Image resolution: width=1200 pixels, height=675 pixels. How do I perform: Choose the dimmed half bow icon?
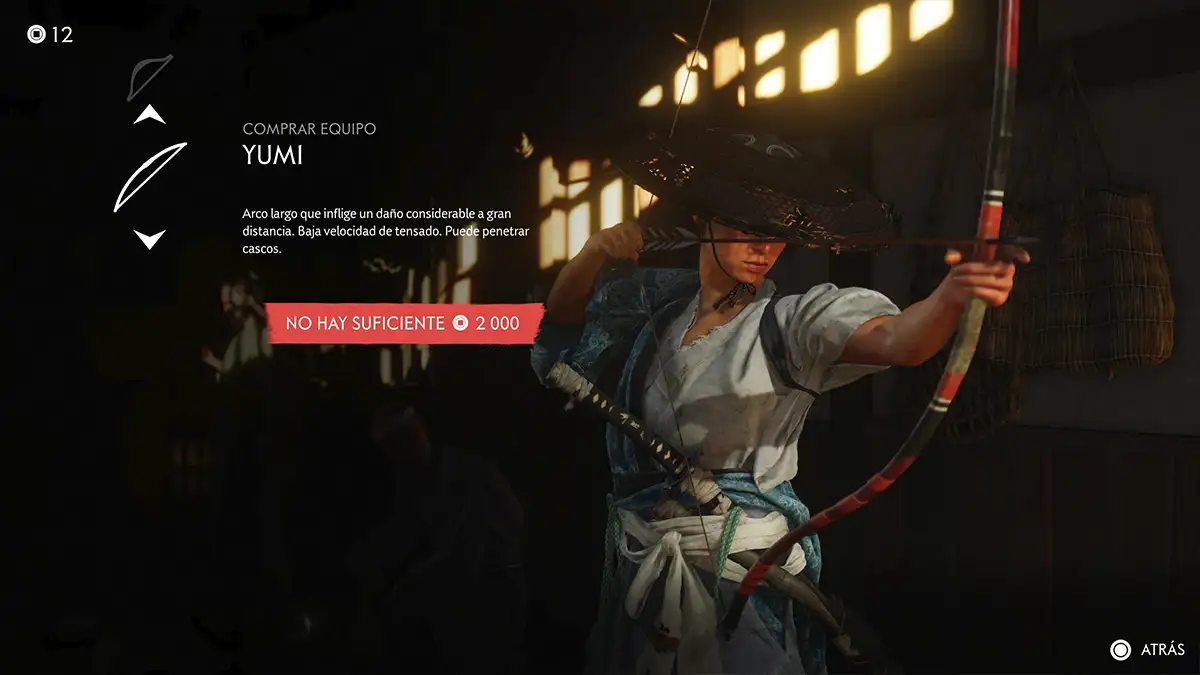(150, 77)
